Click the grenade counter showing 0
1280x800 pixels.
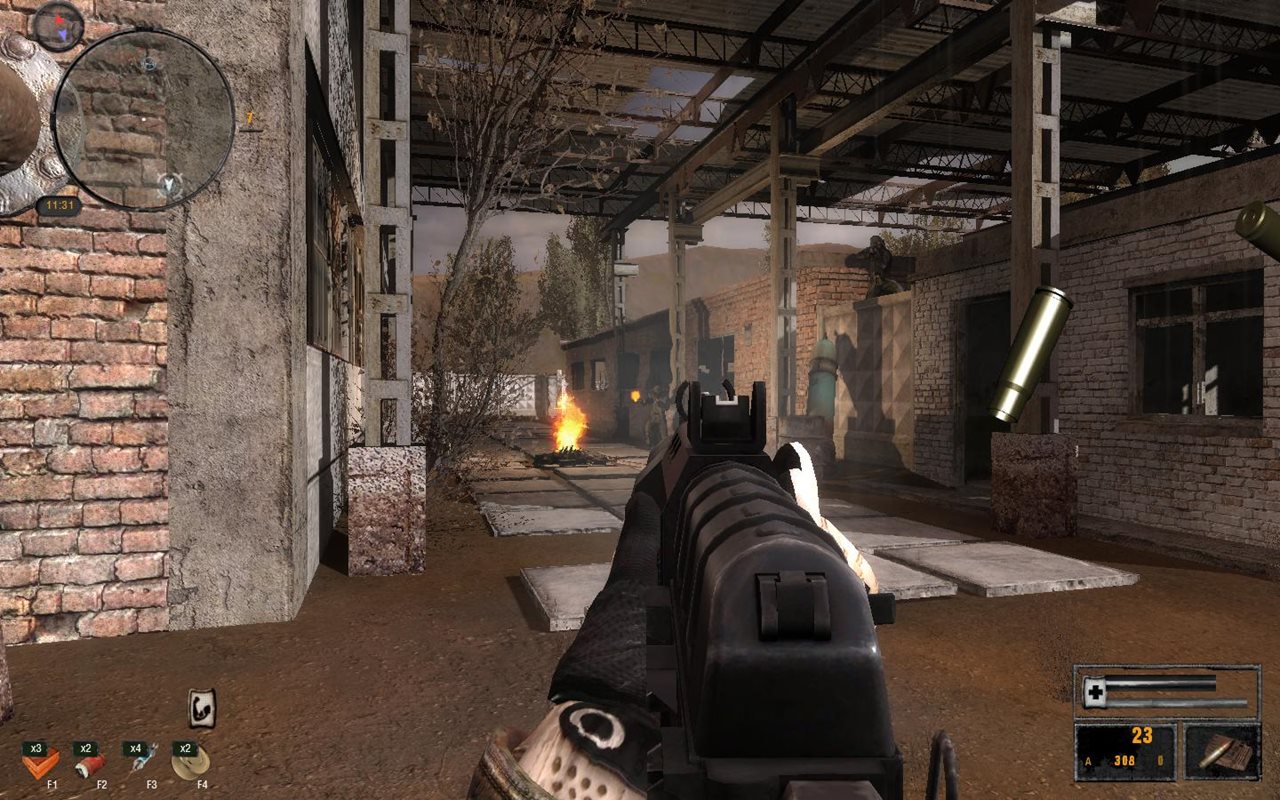tap(1161, 761)
